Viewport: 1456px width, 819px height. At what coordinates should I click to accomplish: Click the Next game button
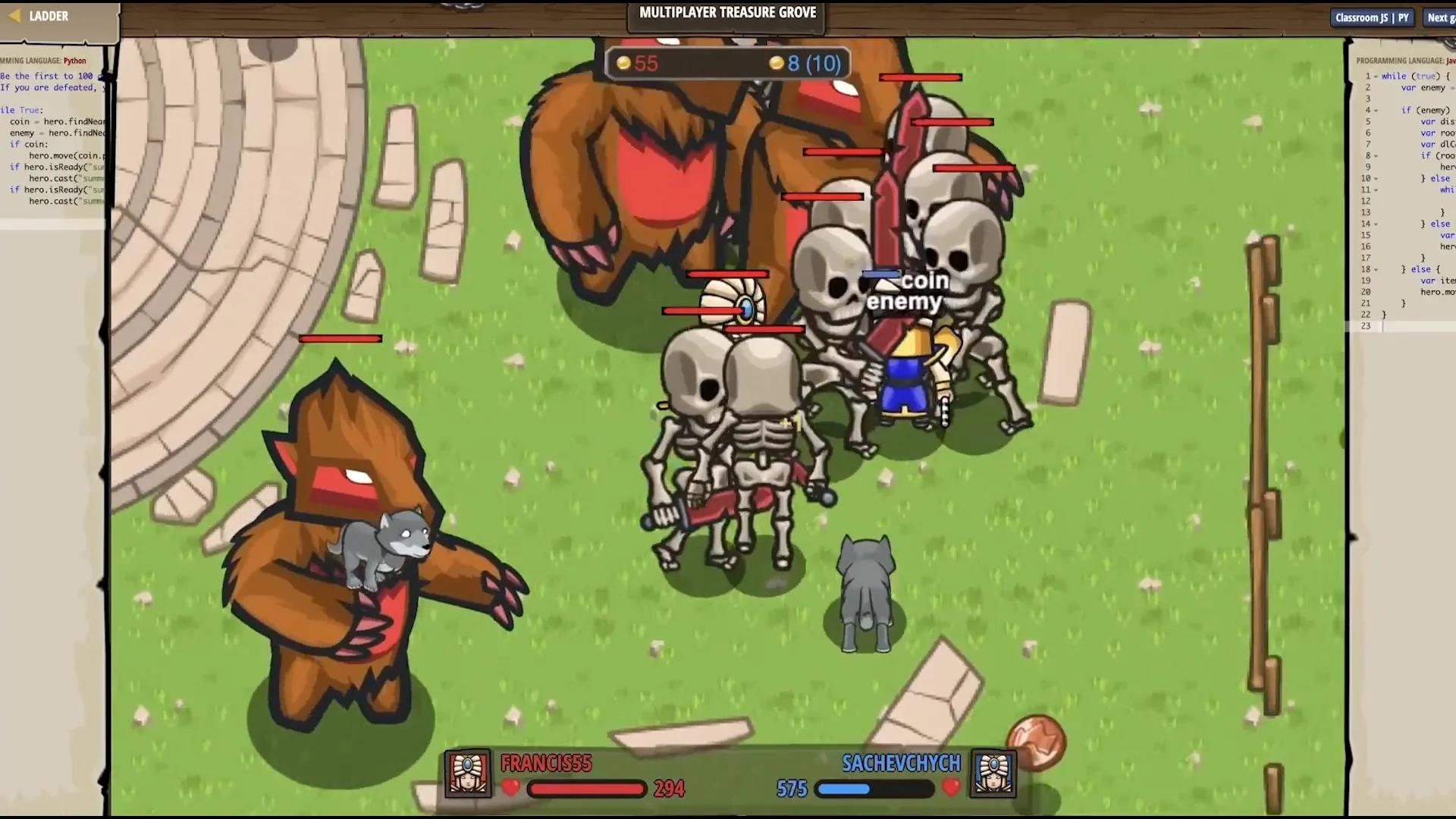coord(1439,17)
